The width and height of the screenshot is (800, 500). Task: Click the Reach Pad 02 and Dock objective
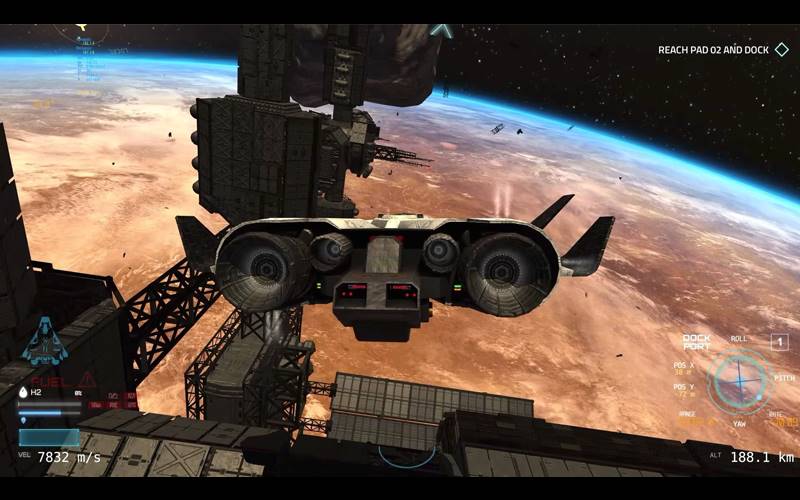pos(714,50)
